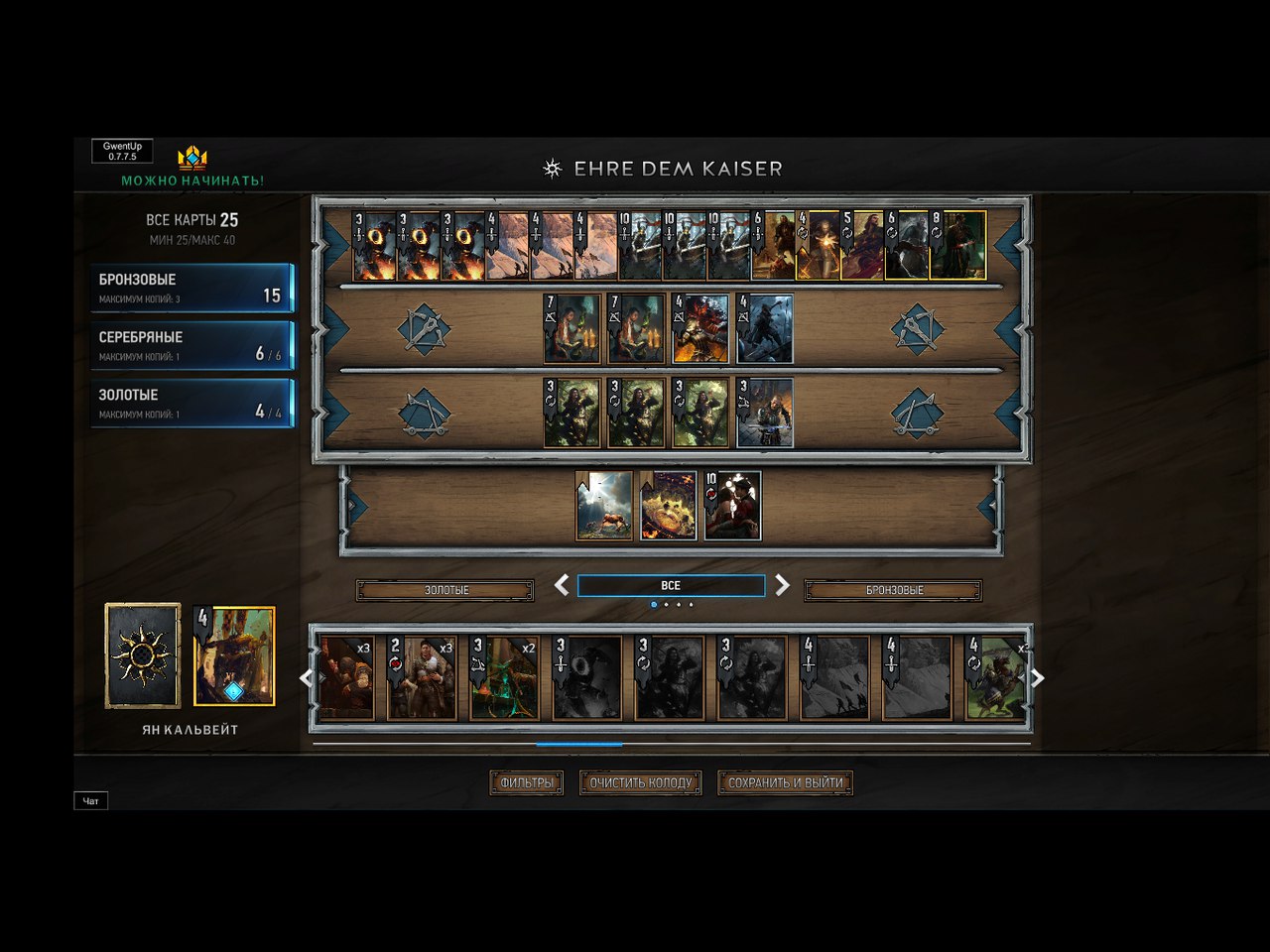Click the Nilfgaard sun deck card back
Viewport: 1270px width, 952px height.
(x=143, y=655)
